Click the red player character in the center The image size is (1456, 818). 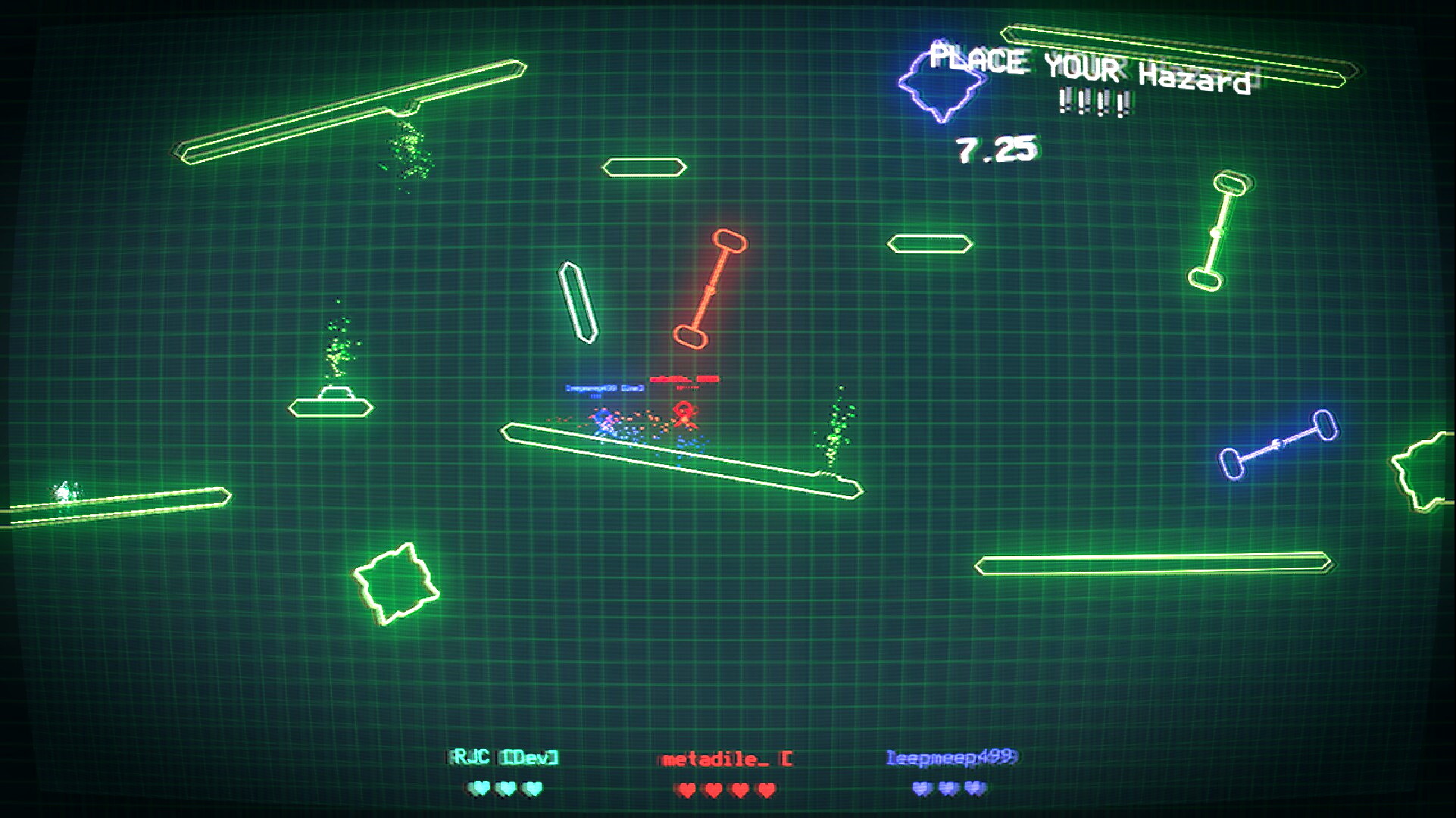(x=686, y=413)
